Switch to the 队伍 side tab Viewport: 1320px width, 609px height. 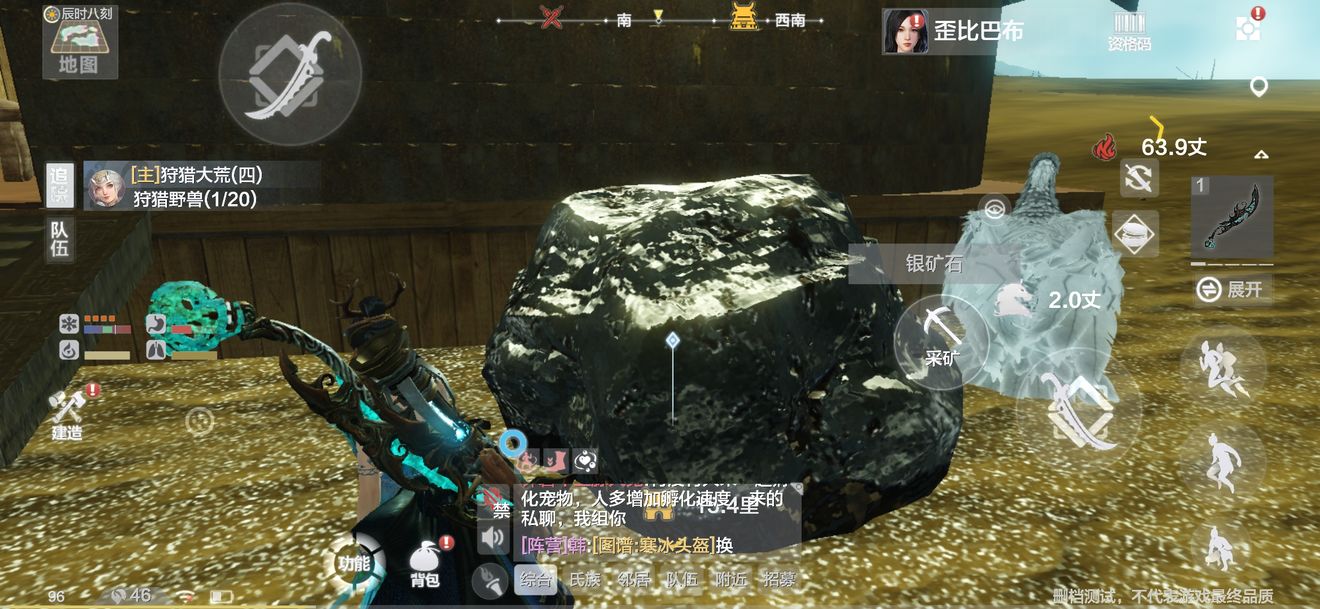coord(60,238)
